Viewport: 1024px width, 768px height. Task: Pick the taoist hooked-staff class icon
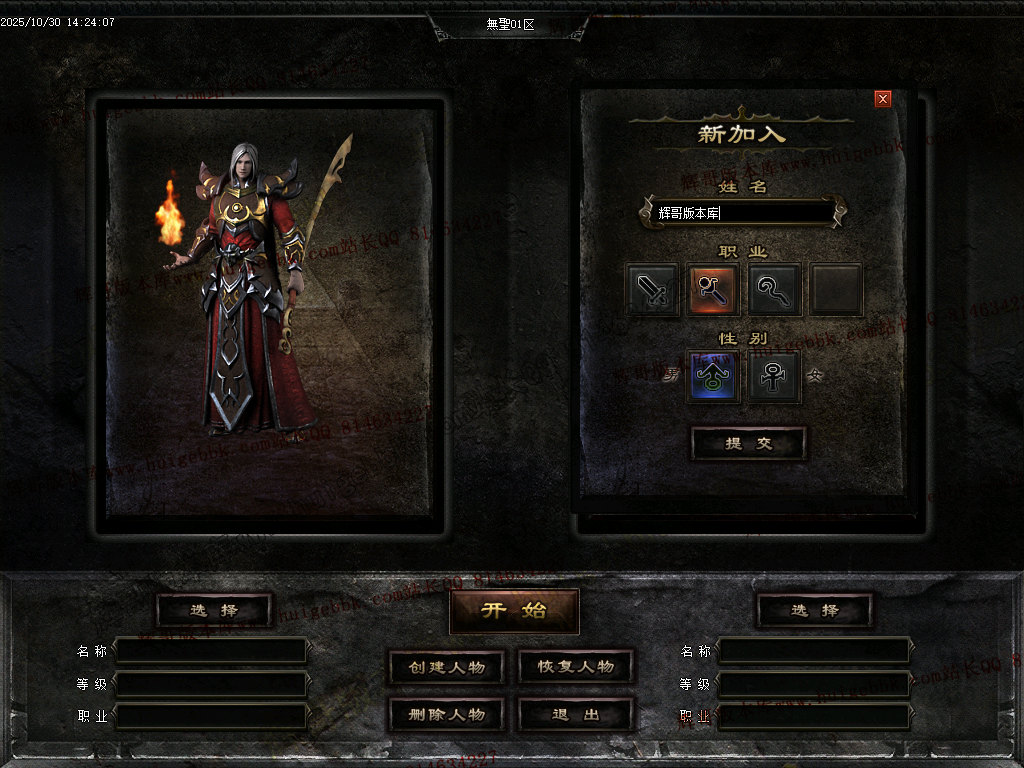pyautogui.click(x=774, y=290)
